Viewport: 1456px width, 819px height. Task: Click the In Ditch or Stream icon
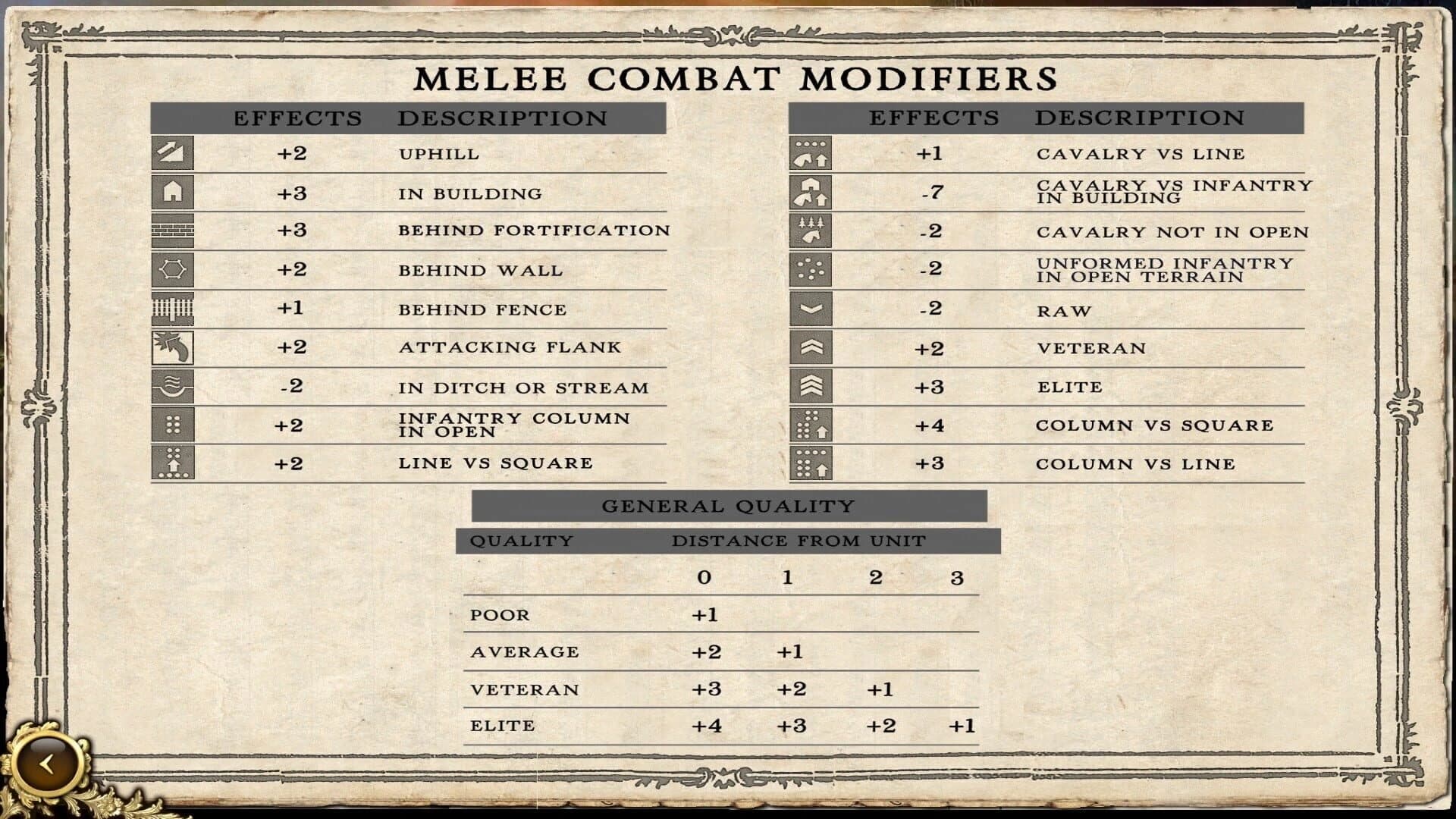(173, 387)
